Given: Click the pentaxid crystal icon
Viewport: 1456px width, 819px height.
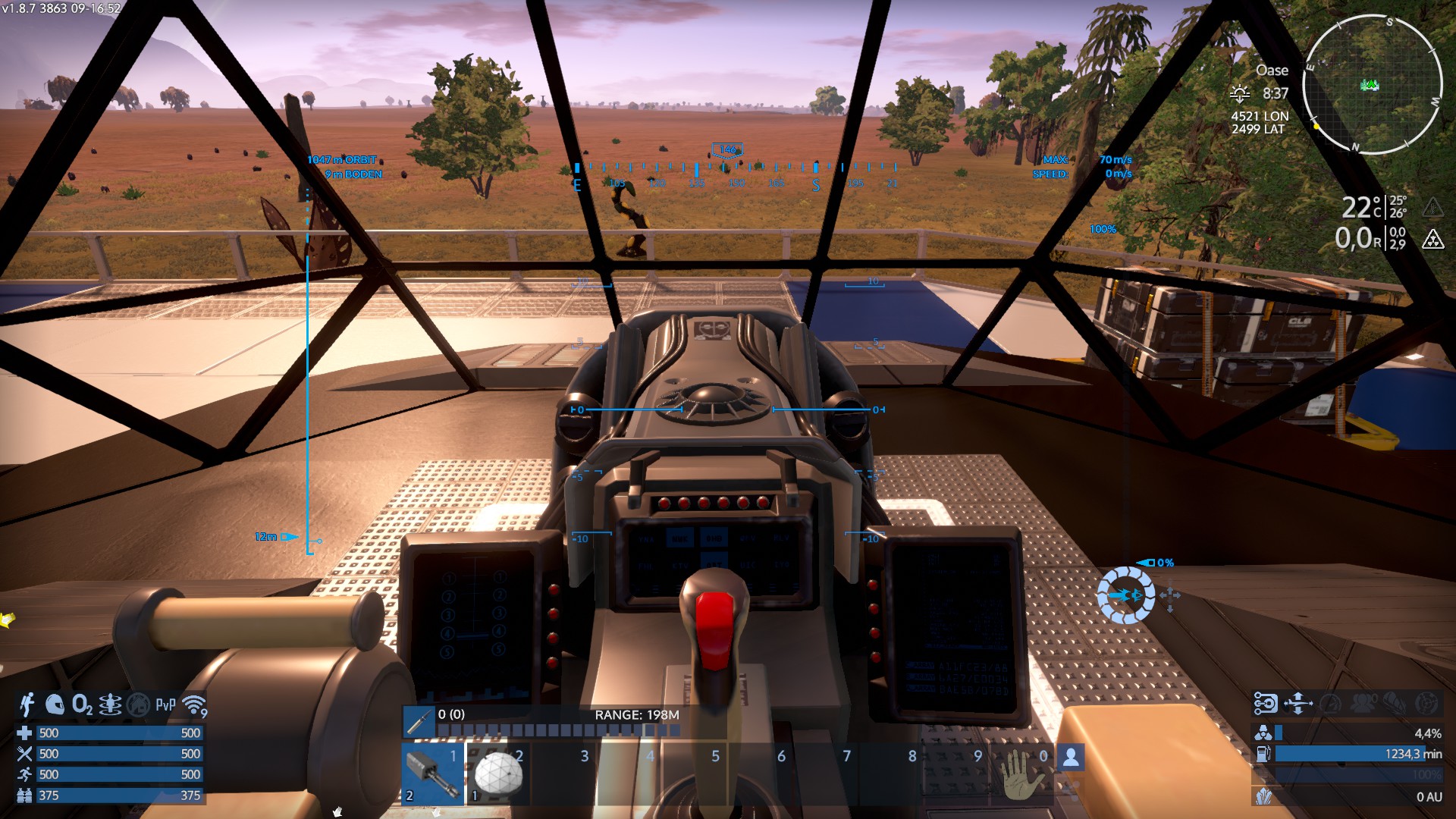Looking at the screenshot, I should pyautogui.click(x=1263, y=796).
